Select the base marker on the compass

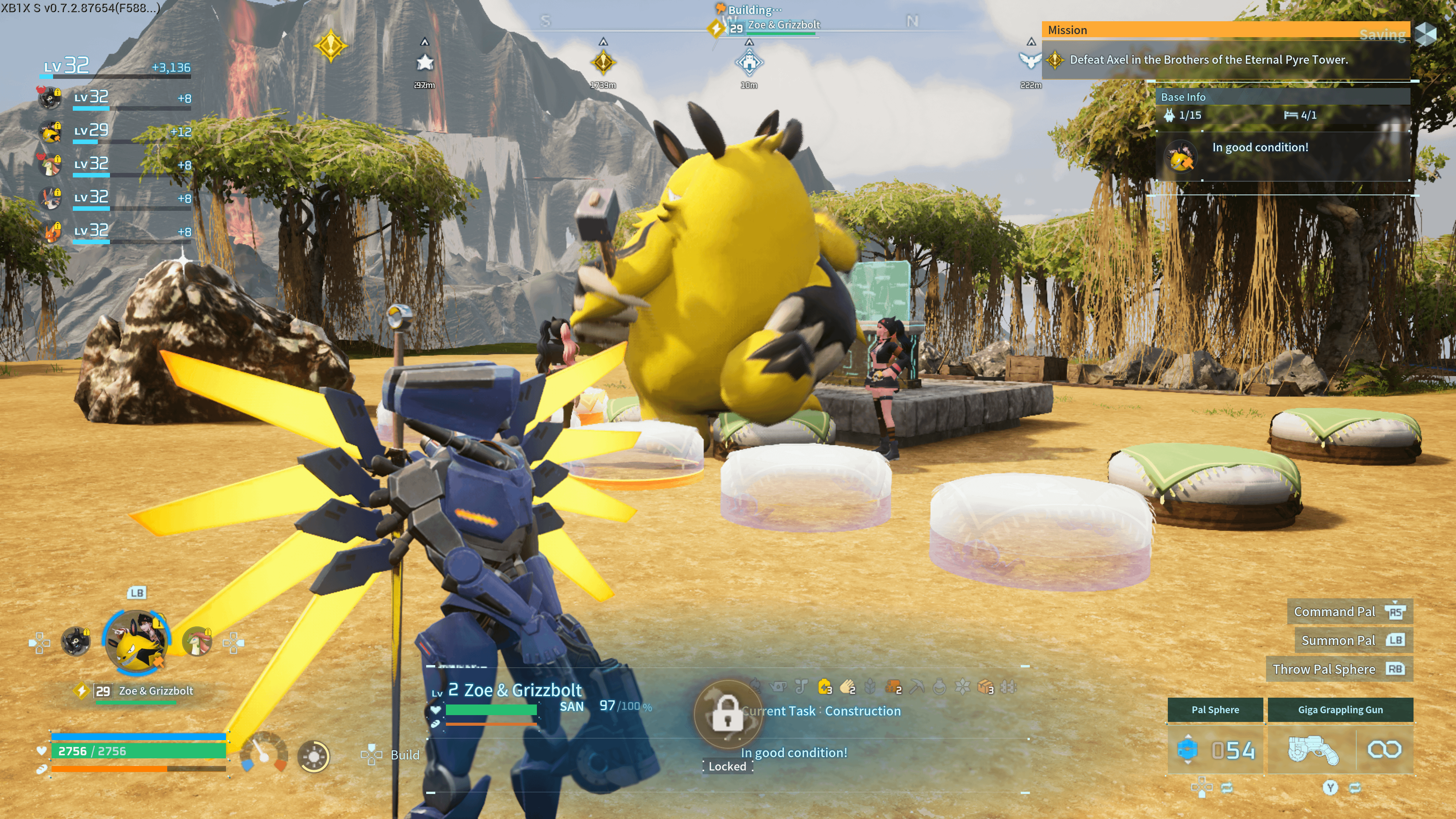point(749,62)
